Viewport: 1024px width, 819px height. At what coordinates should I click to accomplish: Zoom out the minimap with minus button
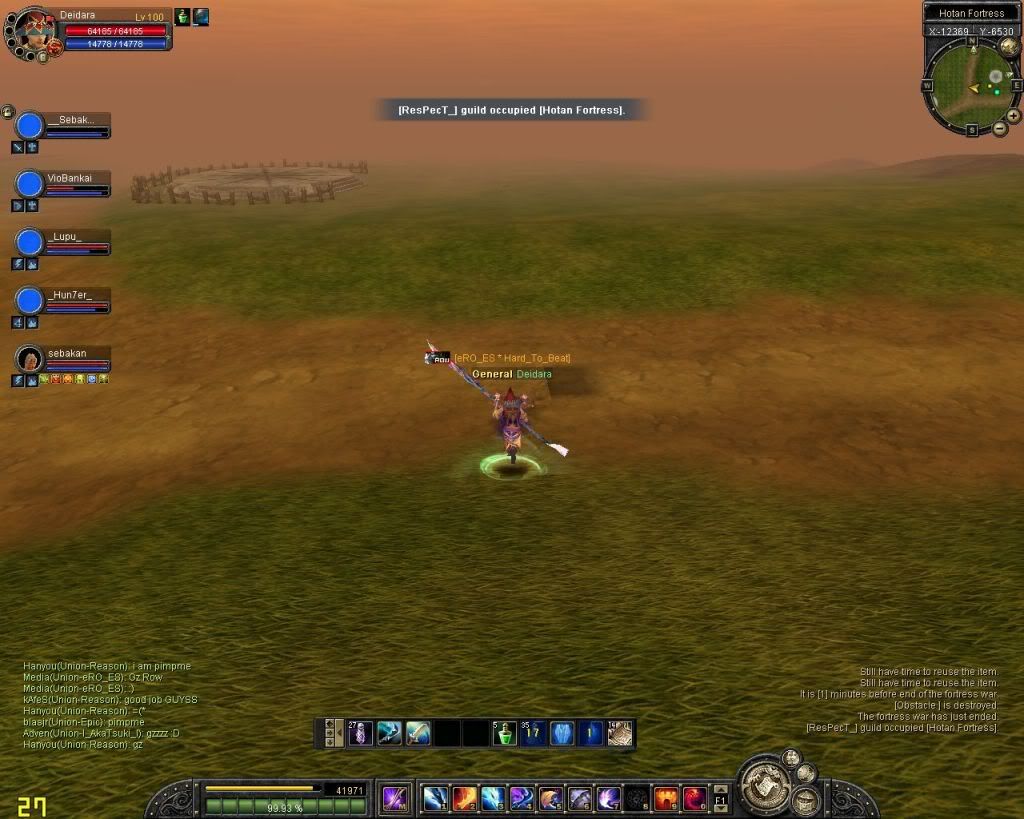pos(1000,129)
